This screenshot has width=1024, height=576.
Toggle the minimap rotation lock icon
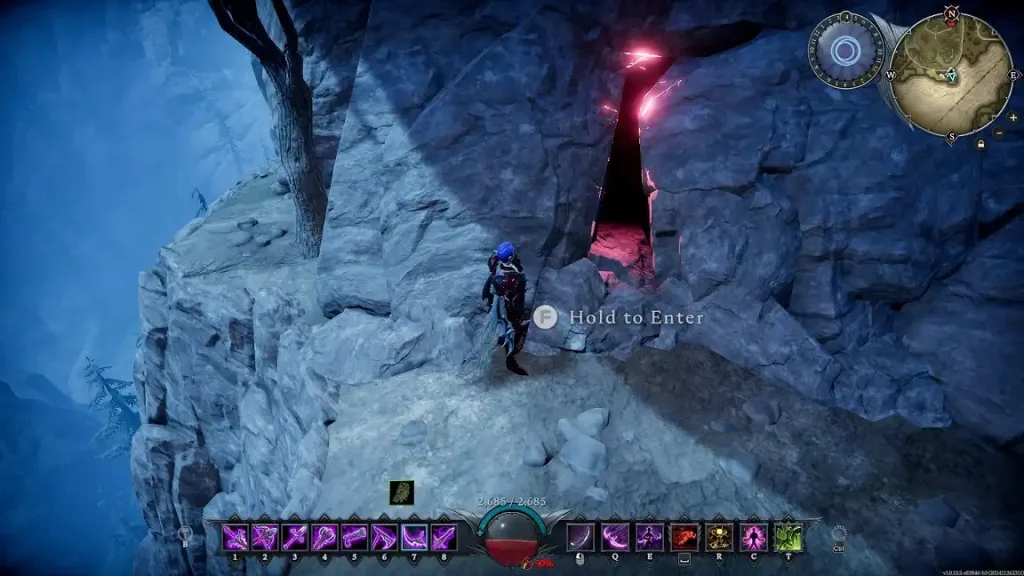[980, 144]
